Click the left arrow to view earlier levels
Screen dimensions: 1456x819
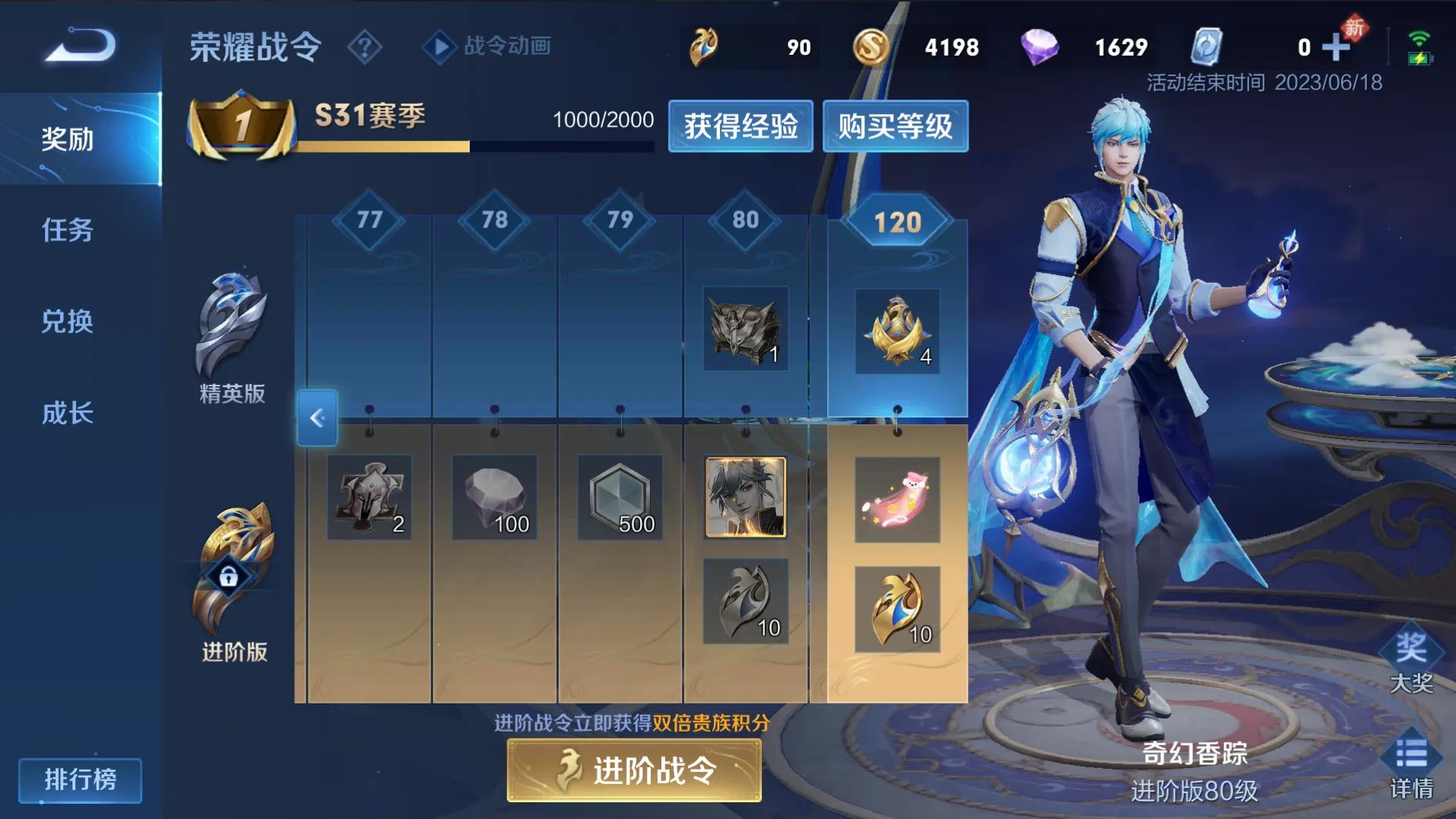[x=317, y=419]
